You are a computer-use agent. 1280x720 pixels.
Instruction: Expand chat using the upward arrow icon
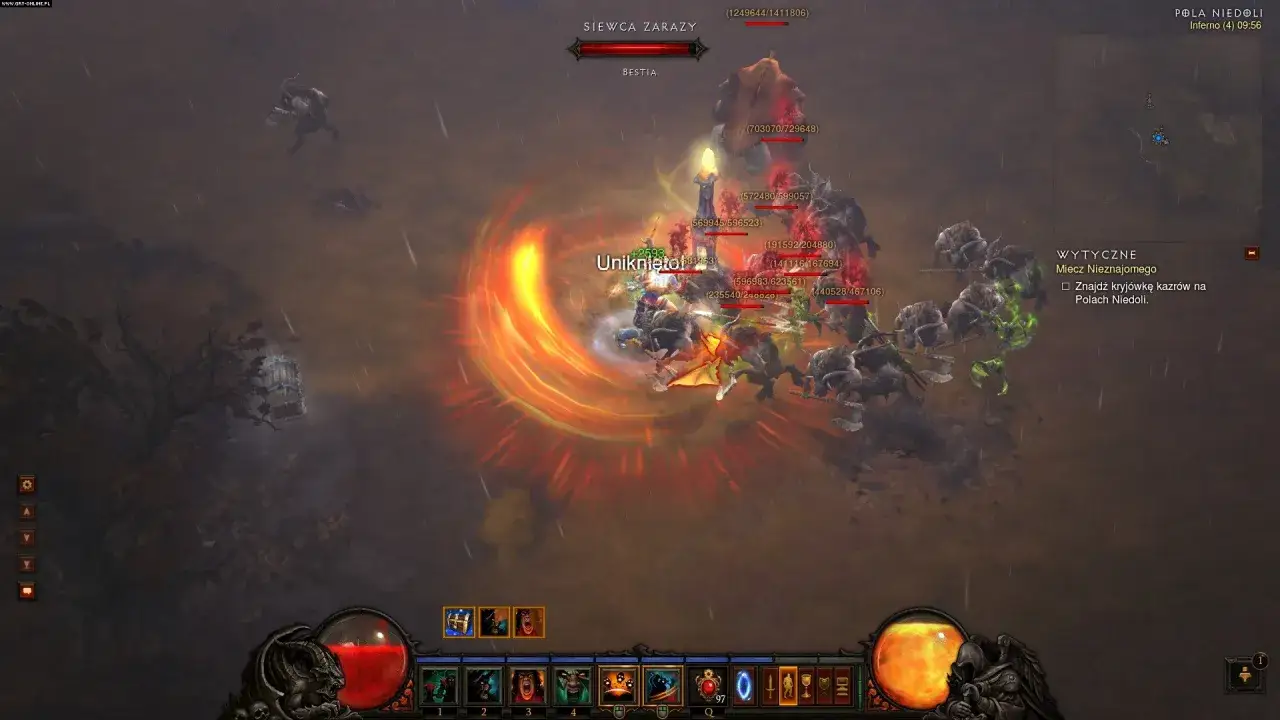pos(27,511)
